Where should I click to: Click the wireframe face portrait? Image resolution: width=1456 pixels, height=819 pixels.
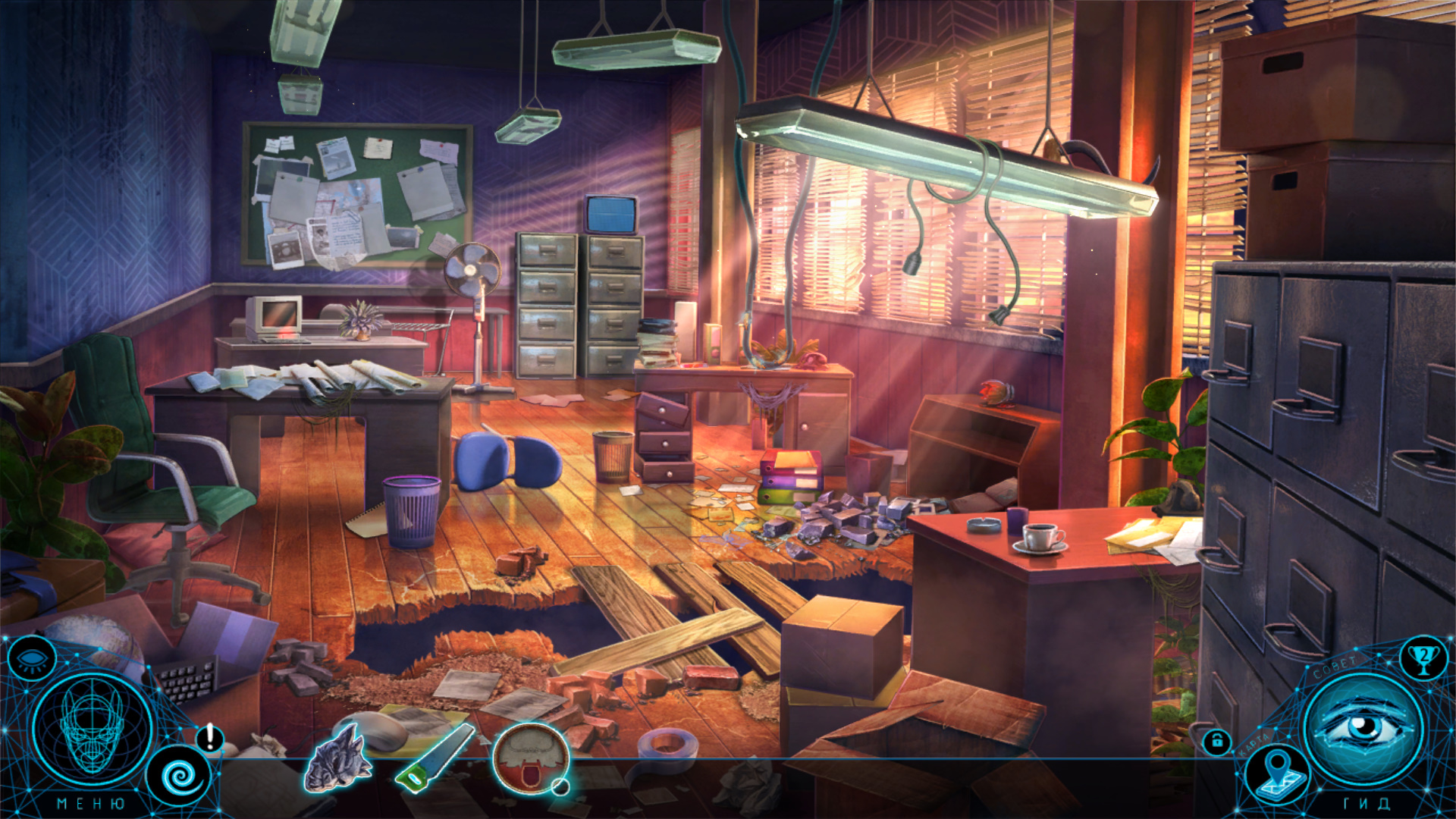(93, 726)
